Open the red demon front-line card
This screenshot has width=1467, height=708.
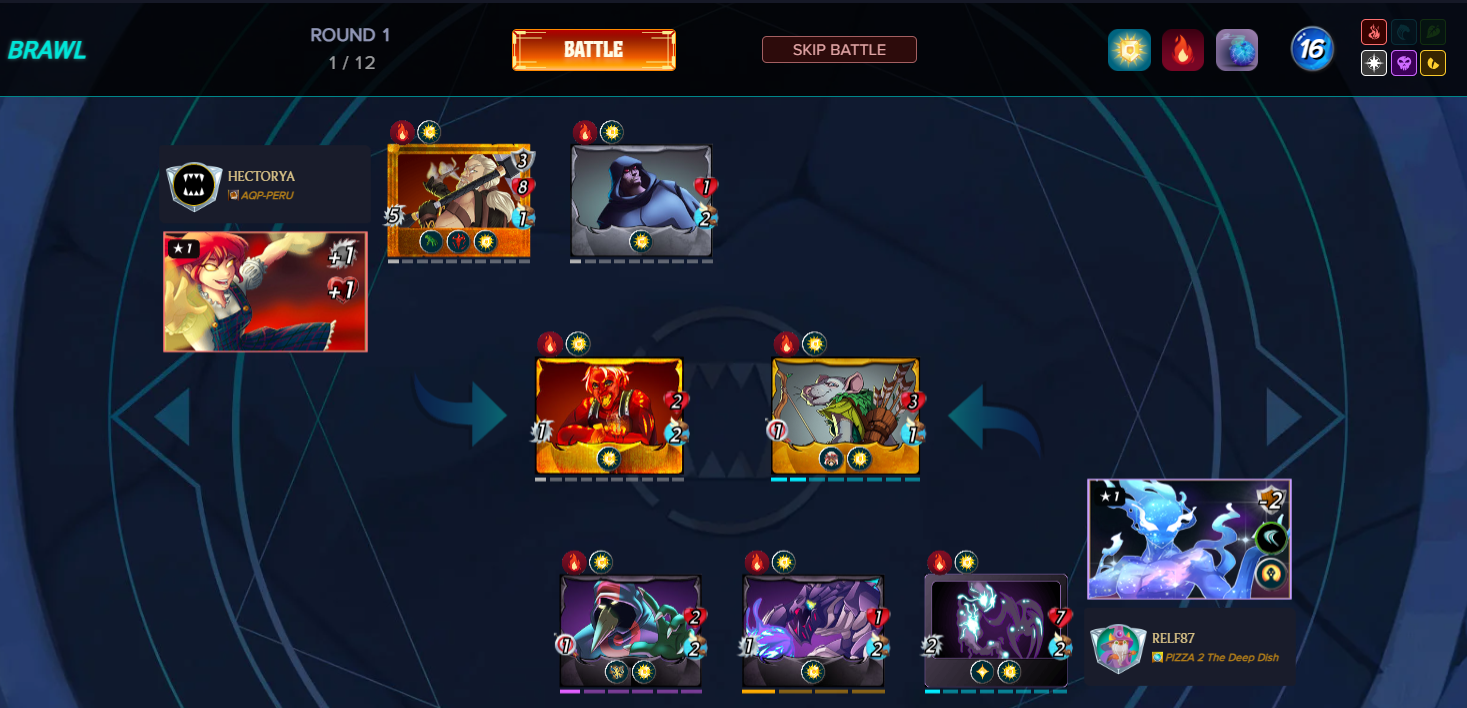609,416
